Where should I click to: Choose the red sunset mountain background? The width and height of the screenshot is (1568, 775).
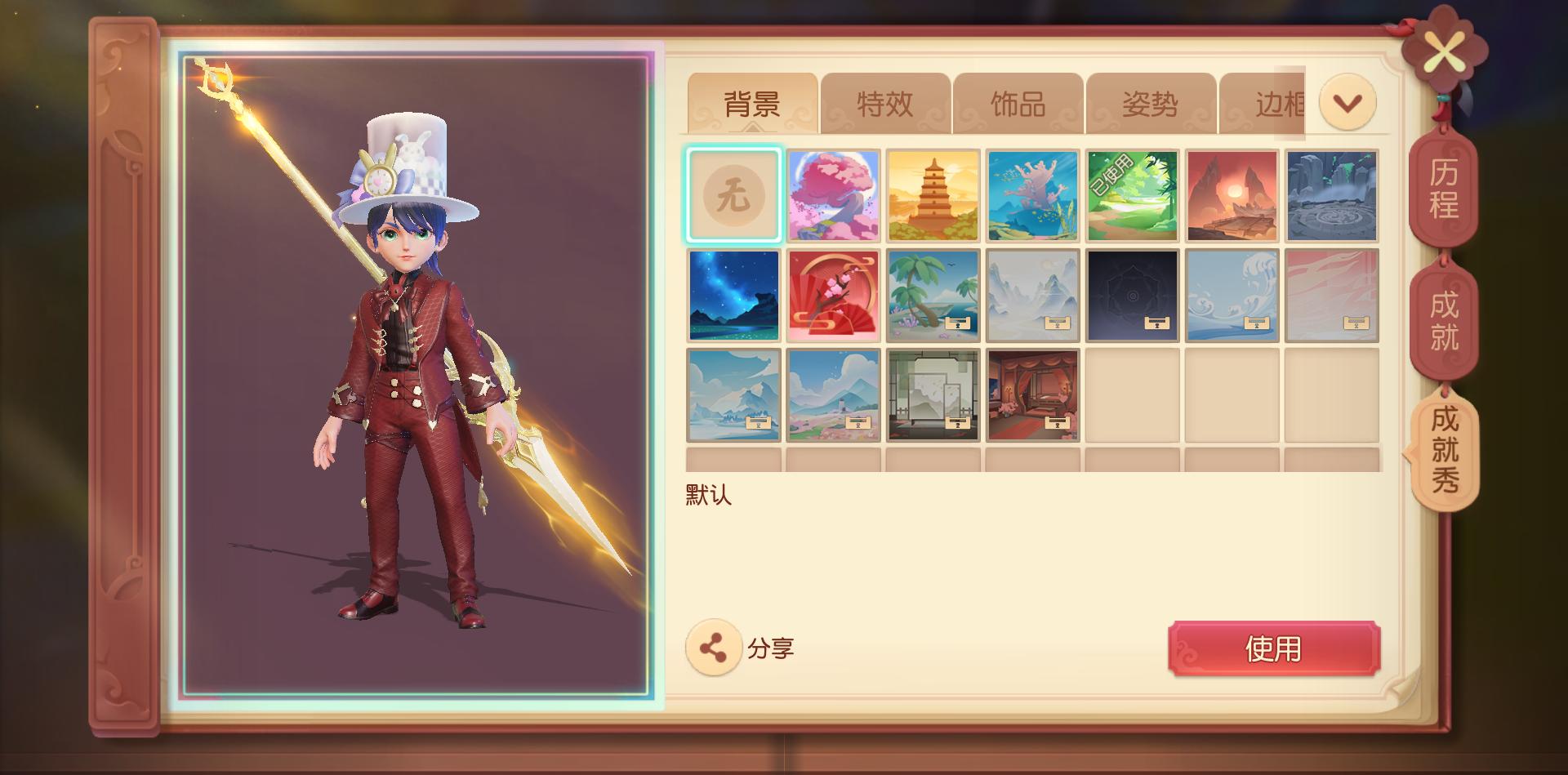pos(1232,195)
